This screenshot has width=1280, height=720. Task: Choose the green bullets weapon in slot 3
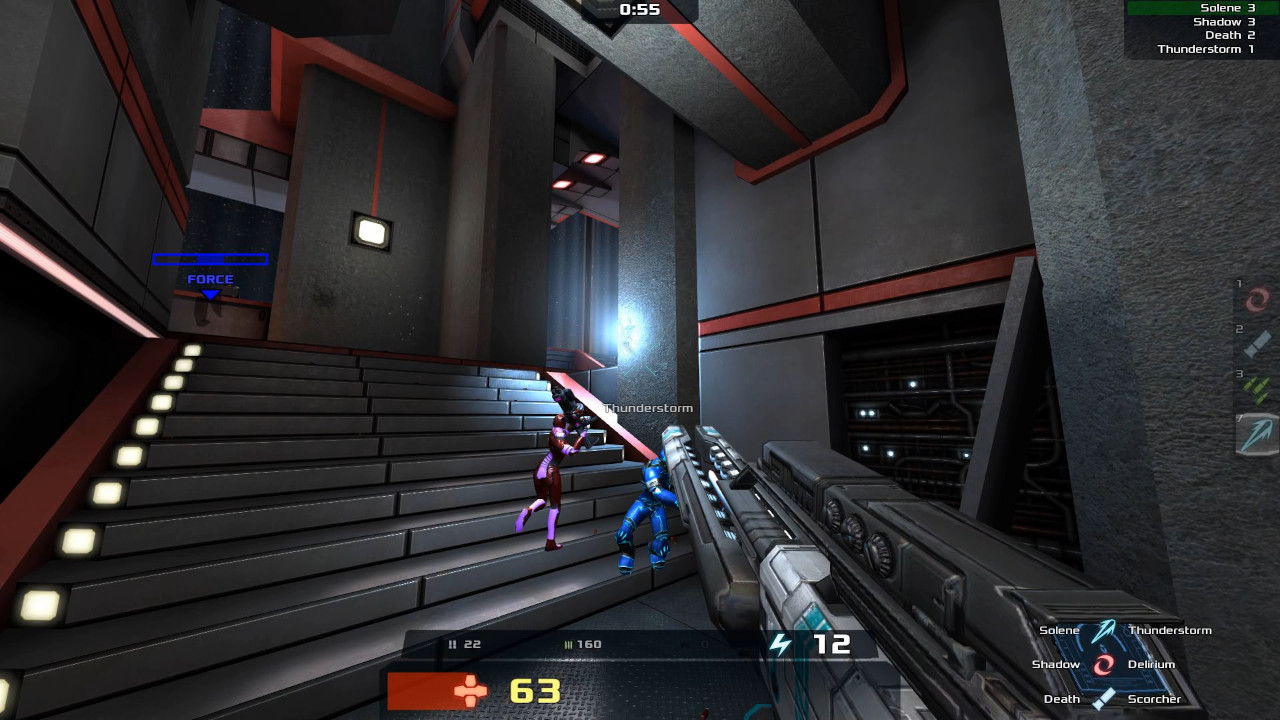pyautogui.click(x=1257, y=389)
